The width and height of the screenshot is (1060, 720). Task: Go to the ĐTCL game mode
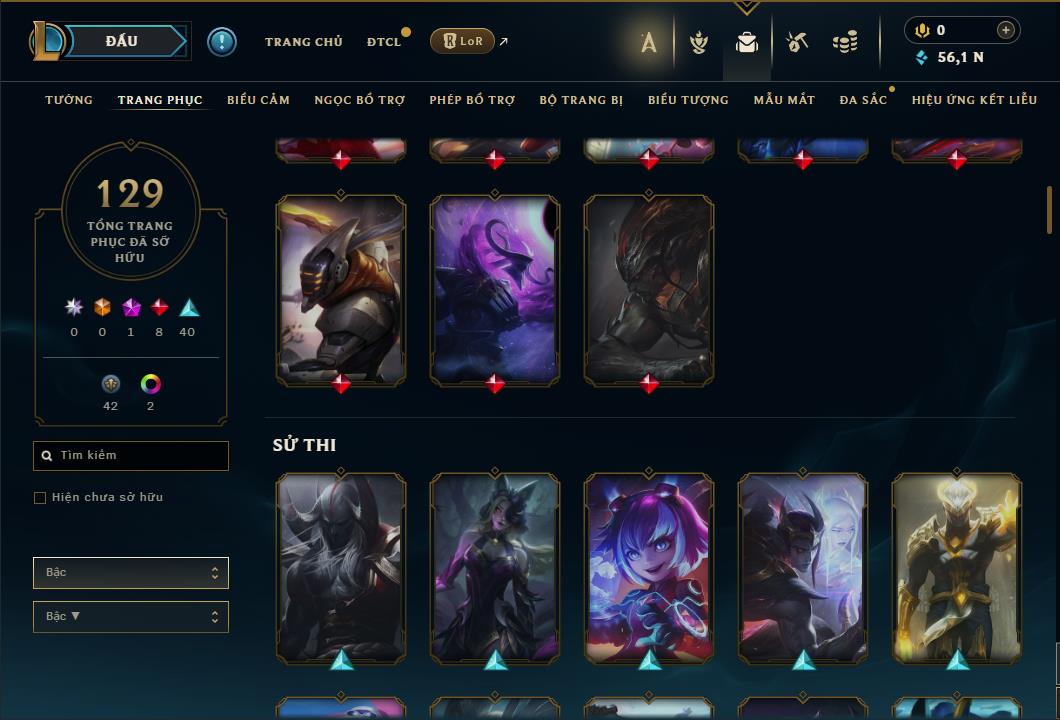[x=383, y=42]
